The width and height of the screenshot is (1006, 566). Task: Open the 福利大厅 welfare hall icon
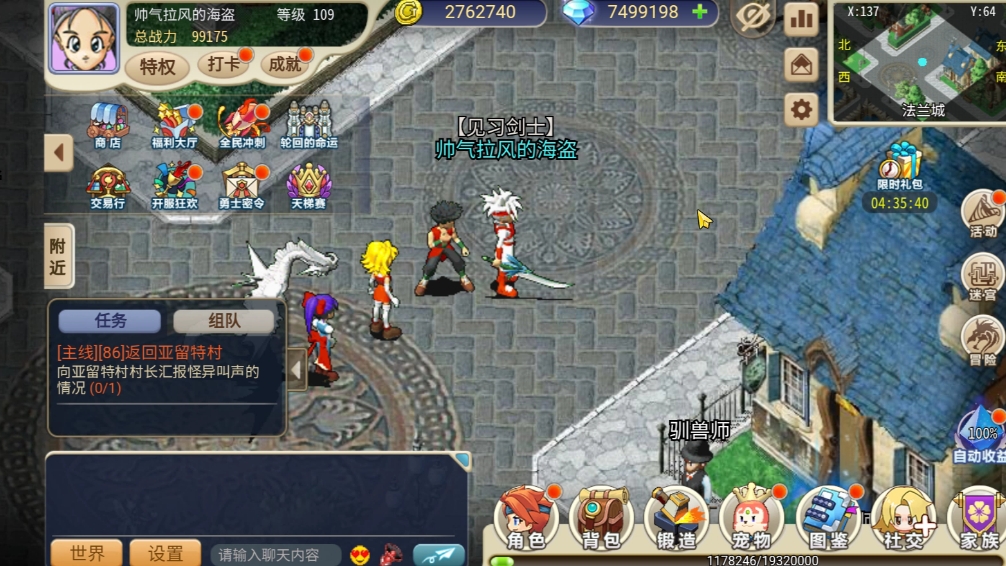pyautogui.click(x=174, y=125)
